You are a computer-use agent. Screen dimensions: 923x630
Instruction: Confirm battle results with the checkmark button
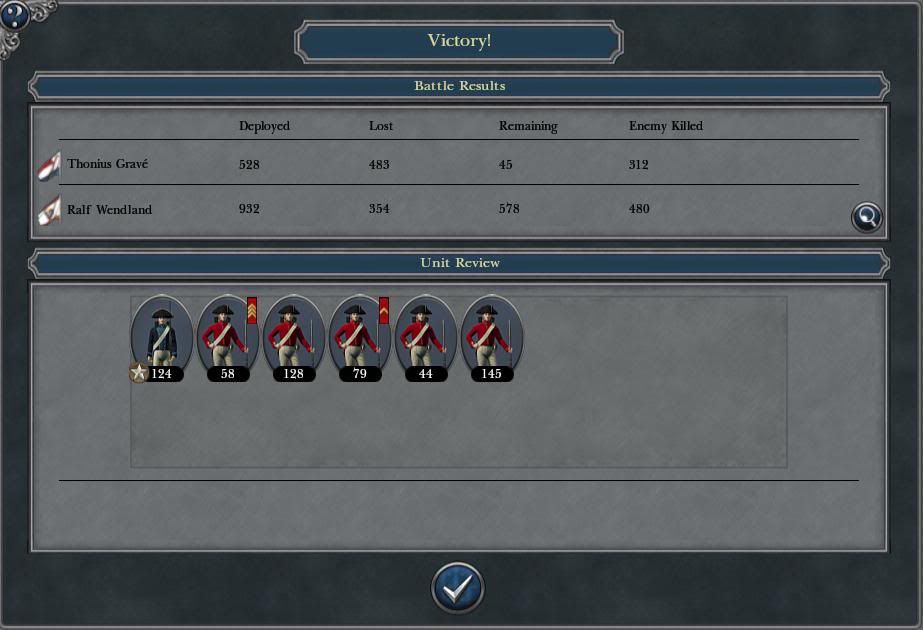point(458,588)
